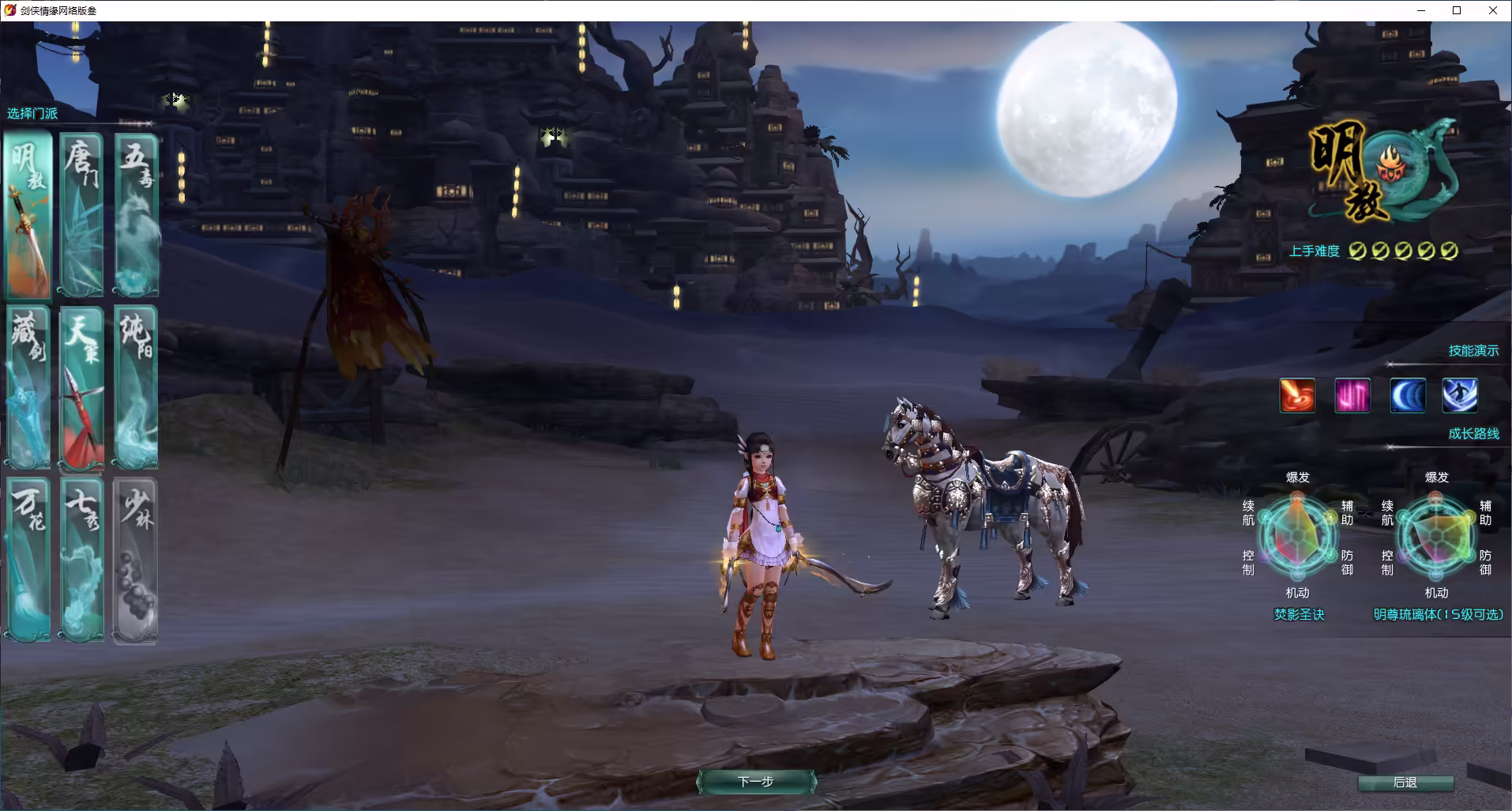Select the 明教 sect card
1512x811 pixels.
pyautogui.click(x=28, y=215)
